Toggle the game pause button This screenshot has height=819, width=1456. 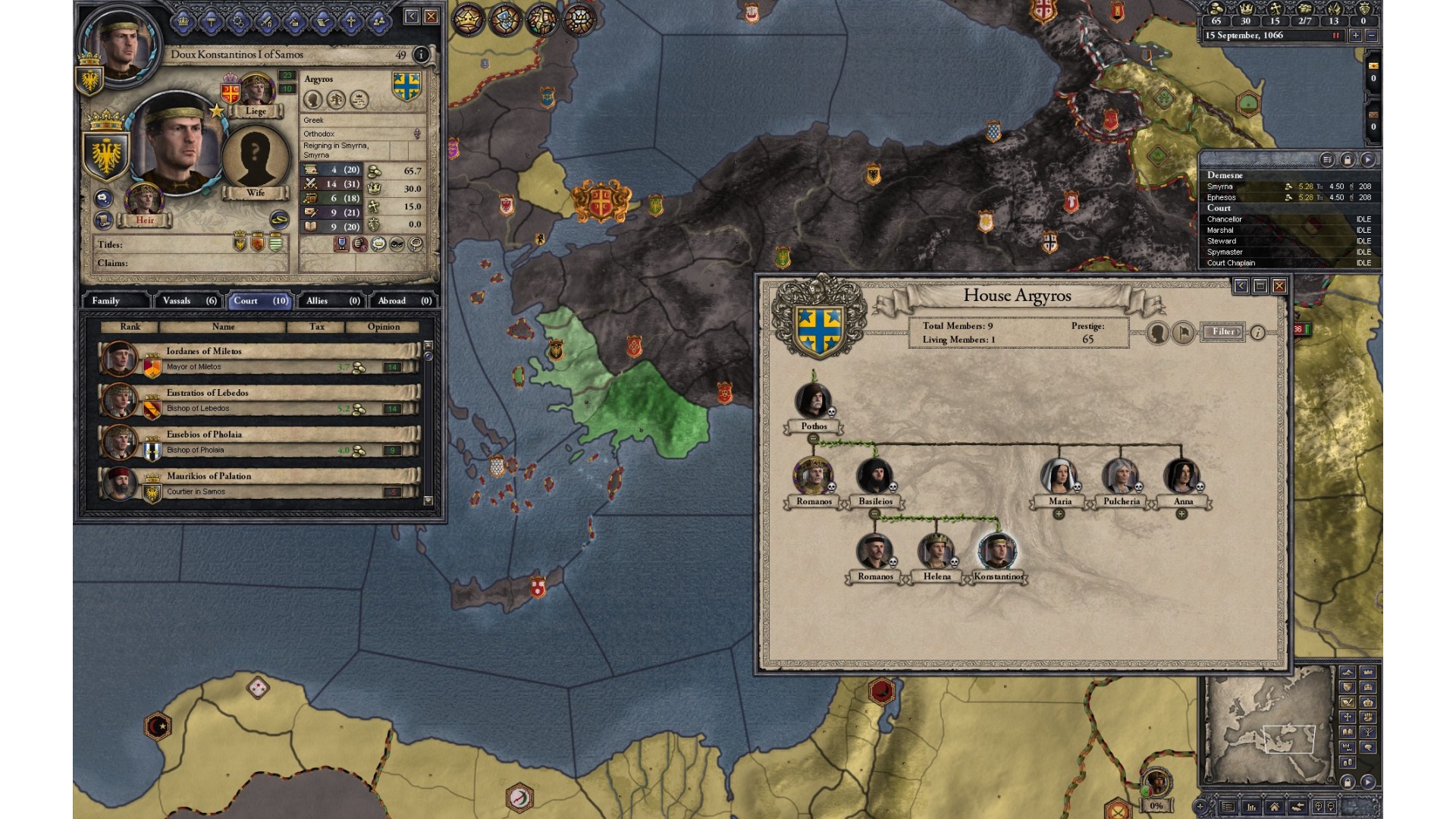coord(1335,35)
